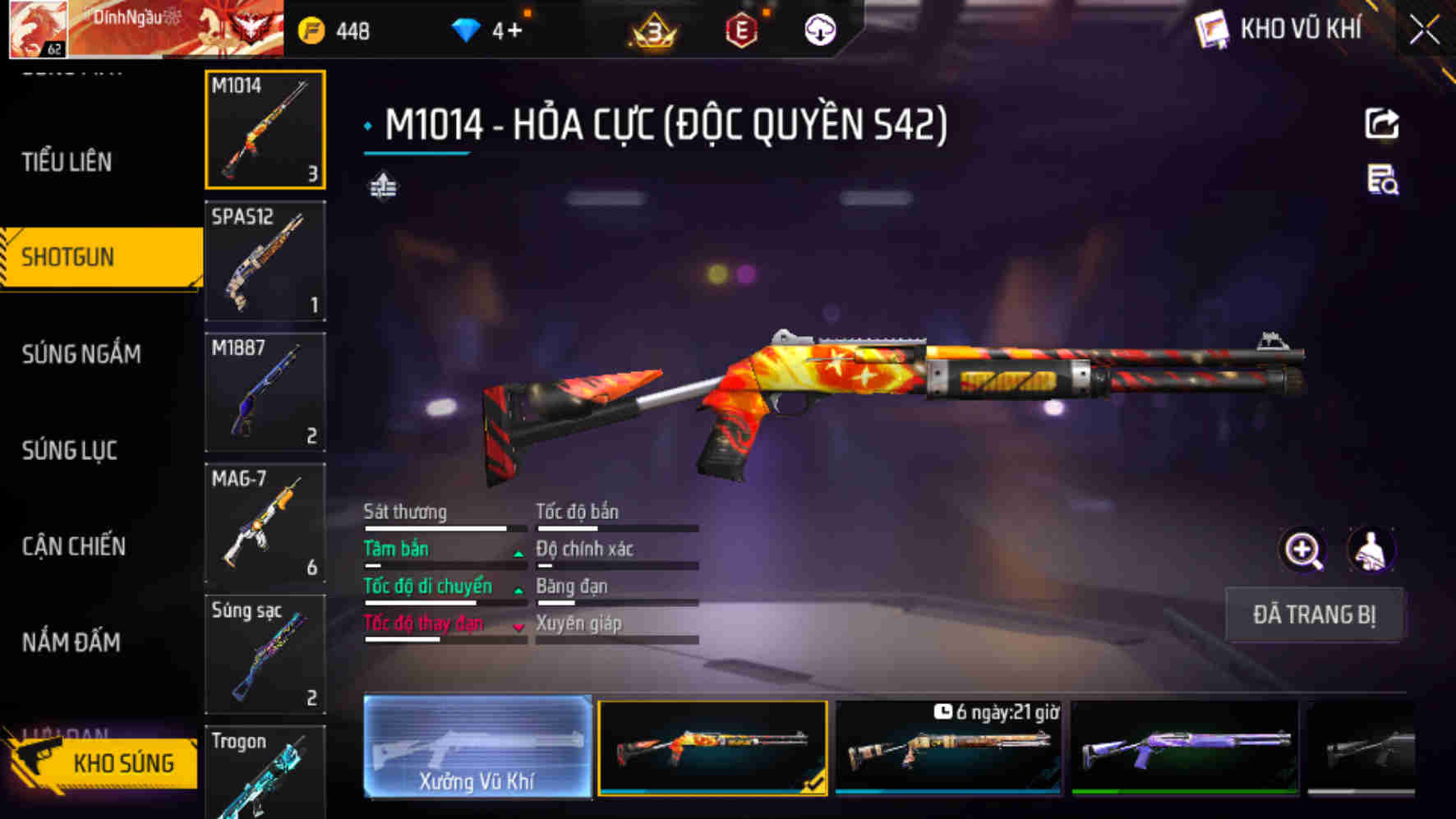The image size is (1456, 819).
Task: Choose the purple M1014 skin
Action: [x=1185, y=748]
